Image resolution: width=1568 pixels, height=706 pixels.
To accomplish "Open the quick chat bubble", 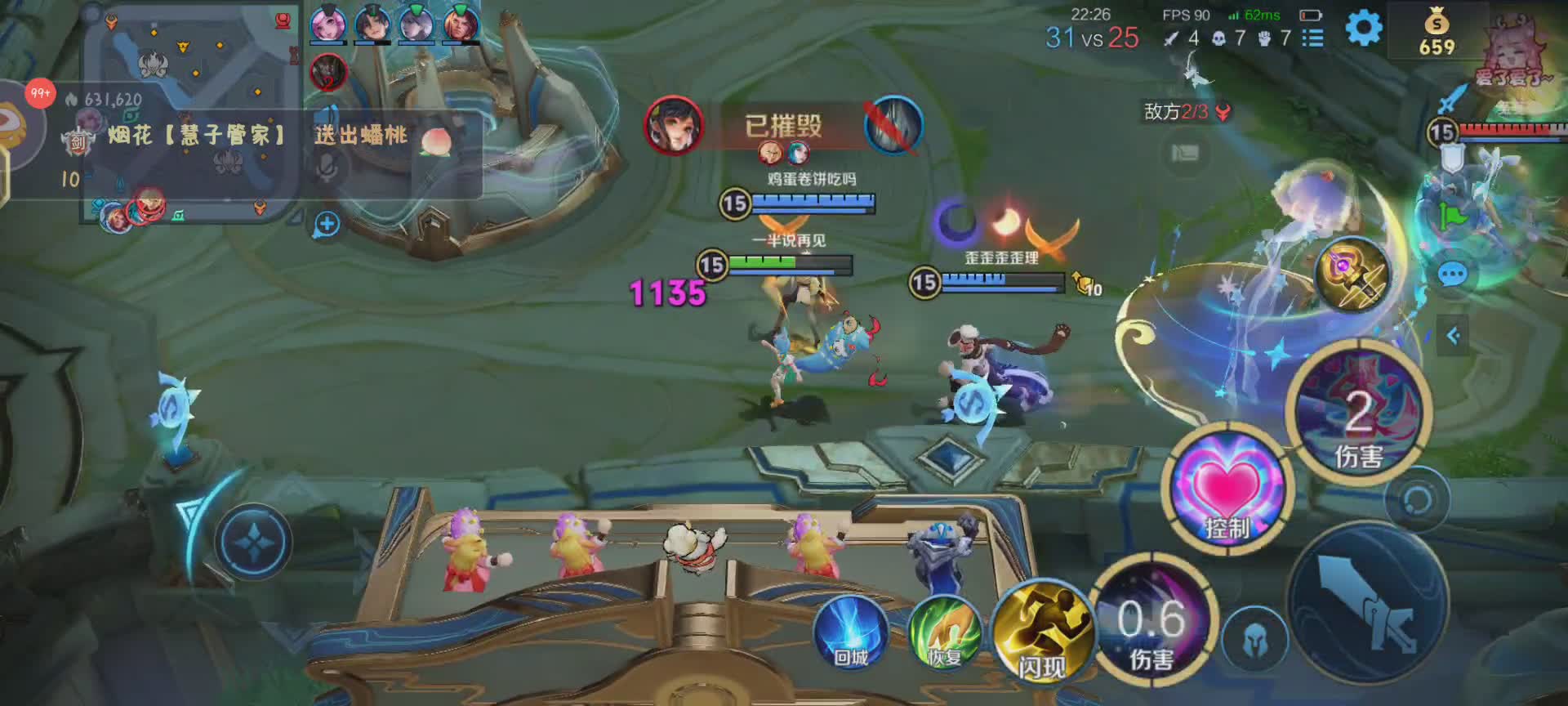I will point(1452,275).
